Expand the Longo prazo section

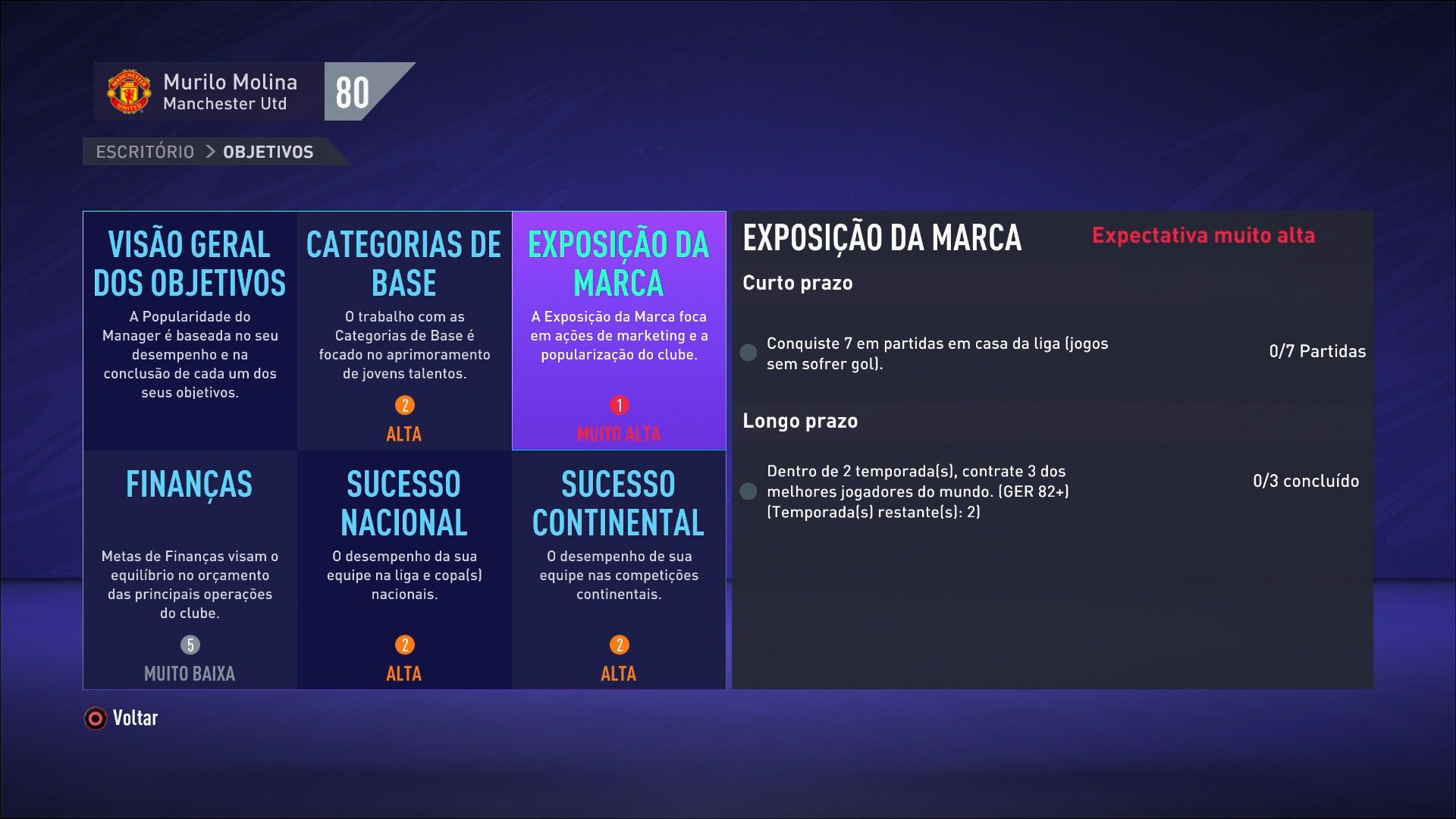(800, 420)
